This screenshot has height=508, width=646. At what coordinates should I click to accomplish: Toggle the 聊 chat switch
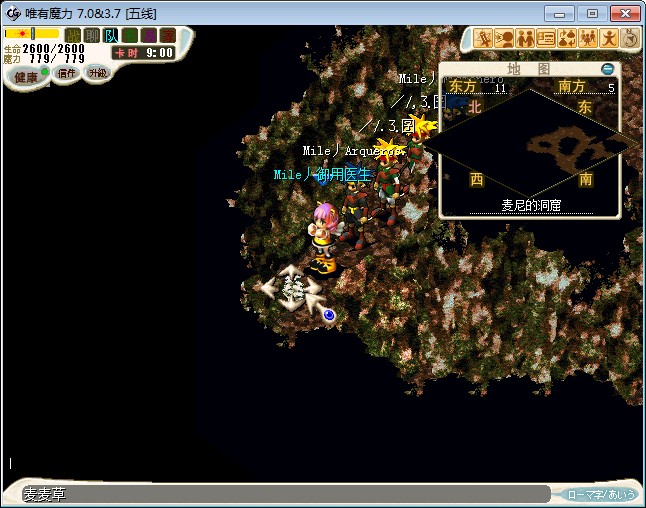[92, 35]
